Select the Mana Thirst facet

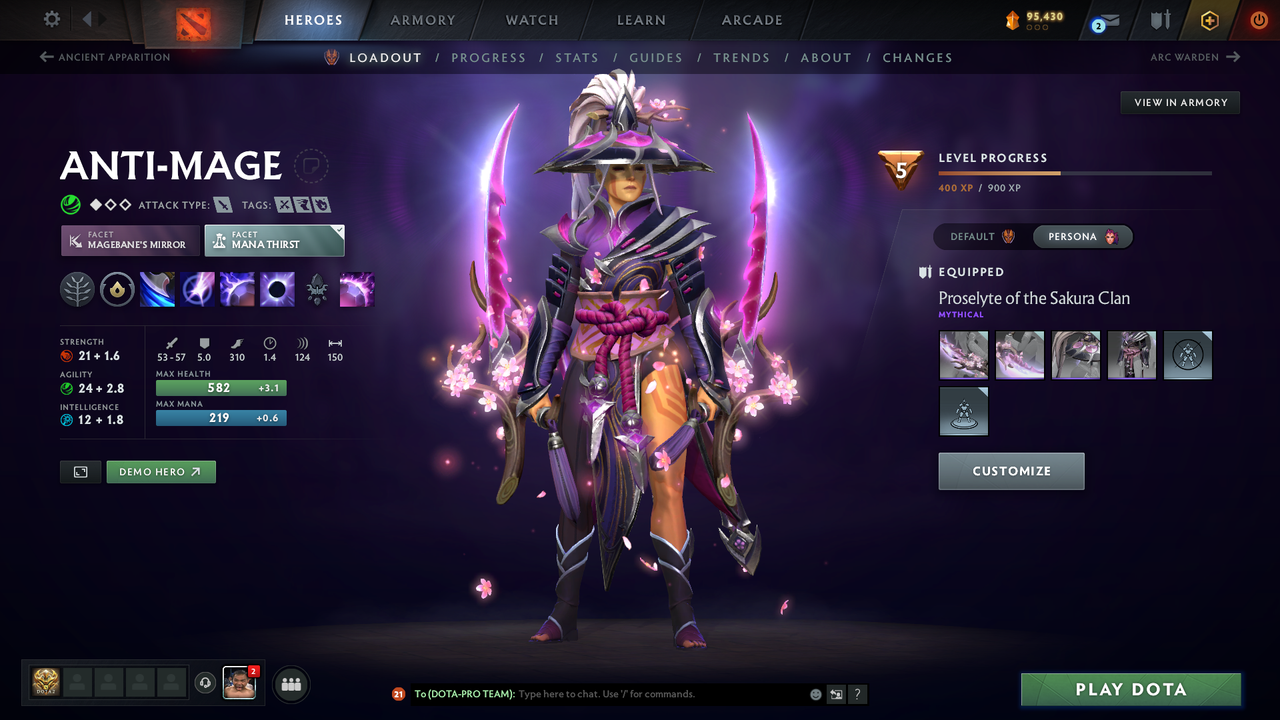(x=274, y=240)
